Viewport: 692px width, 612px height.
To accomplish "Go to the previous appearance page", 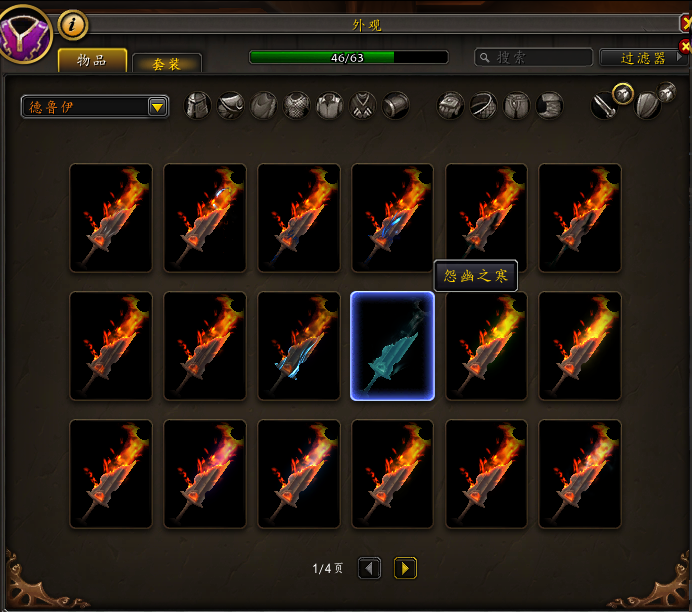I will [369, 569].
